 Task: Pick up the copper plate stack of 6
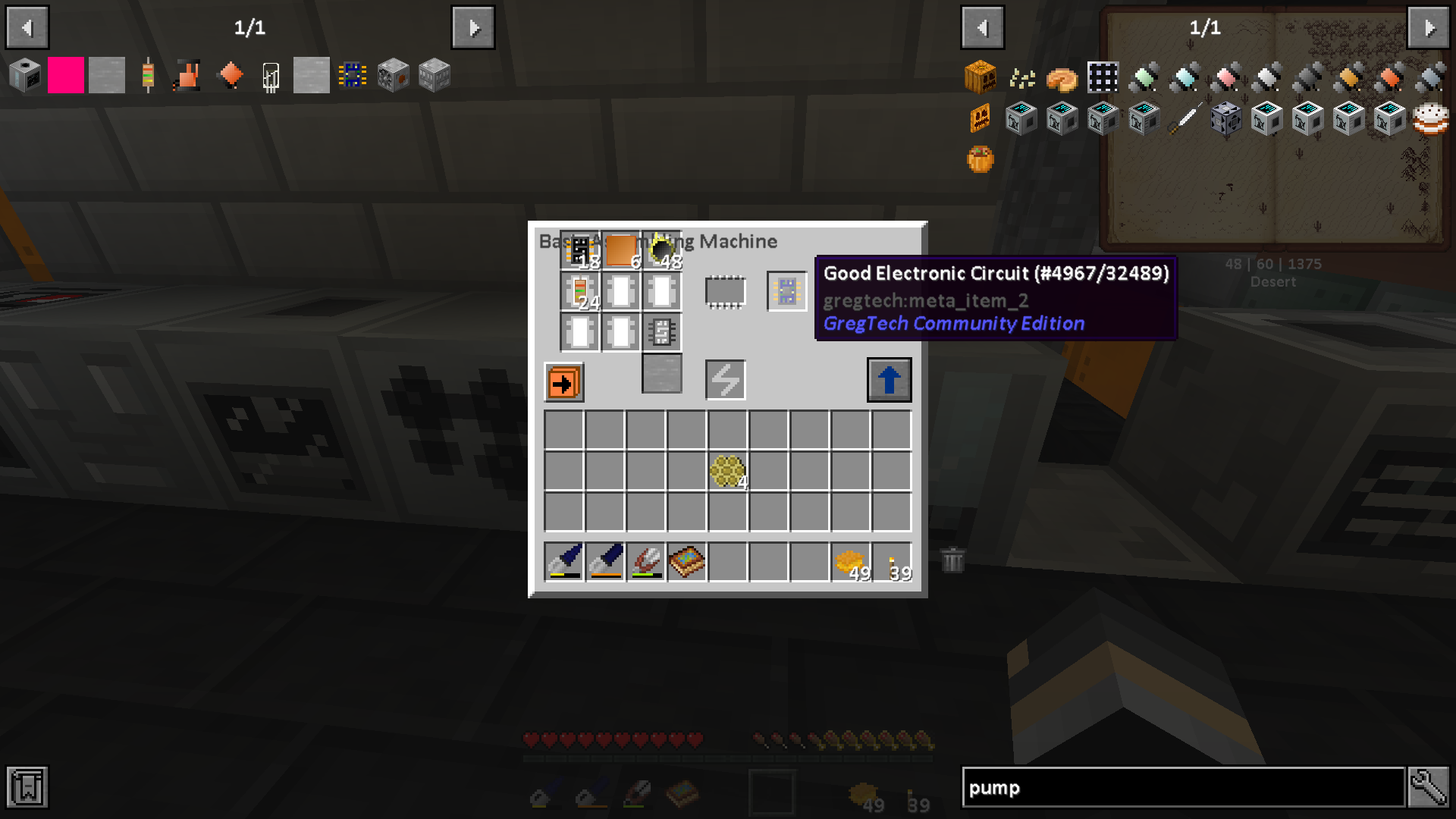[x=621, y=251]
